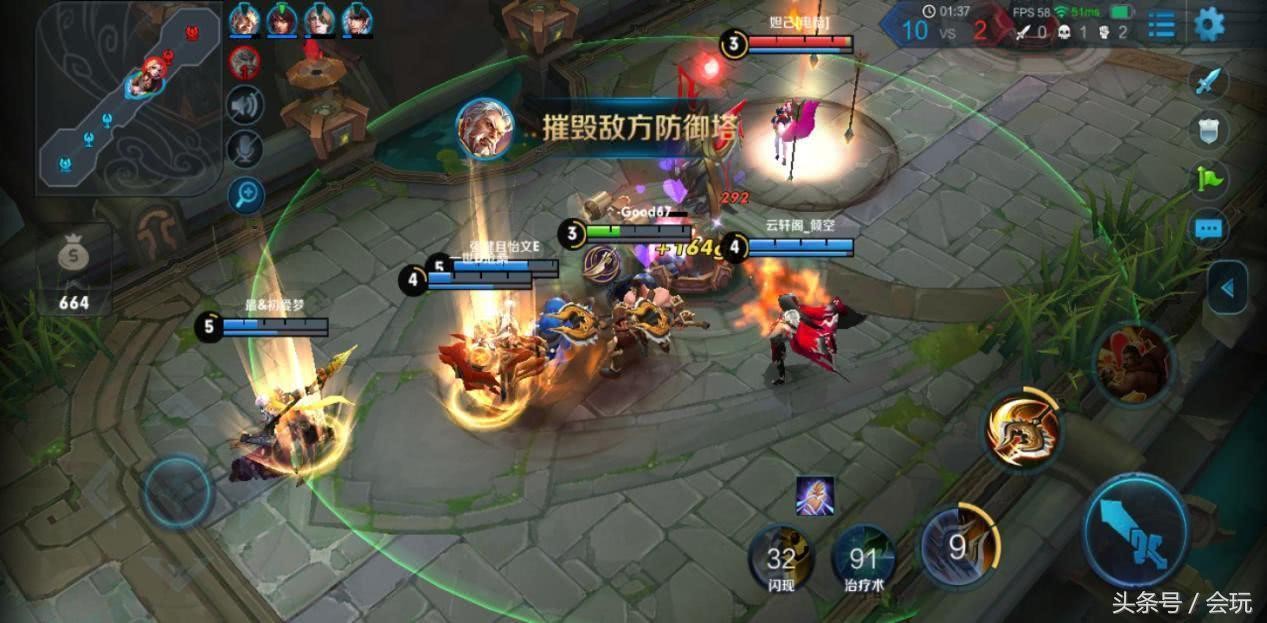
Task: Target the enemy hero portrait button
Action: (x=1133, y=364)
